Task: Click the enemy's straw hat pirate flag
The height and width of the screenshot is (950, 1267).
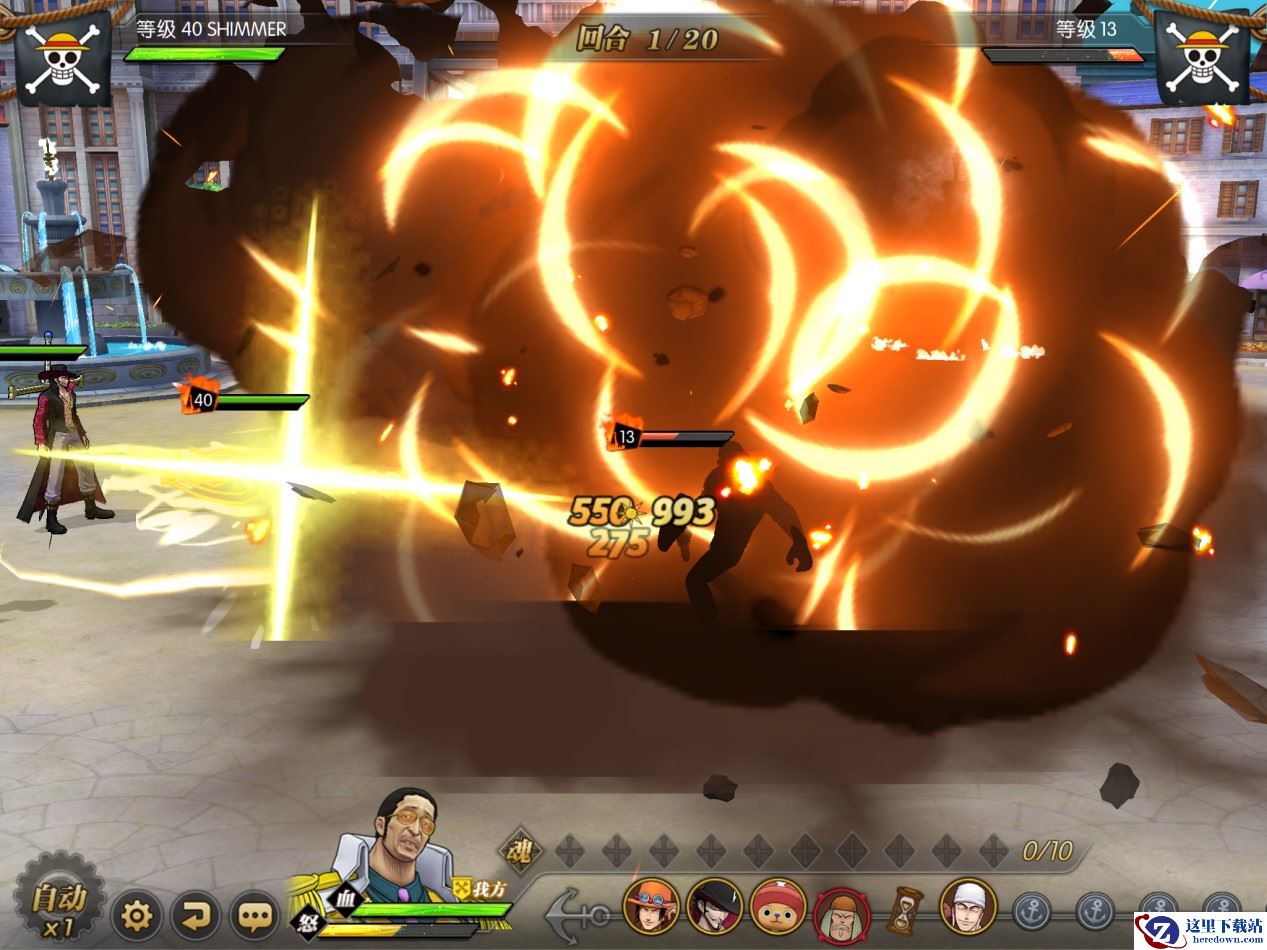Action: coord(1201,56)
